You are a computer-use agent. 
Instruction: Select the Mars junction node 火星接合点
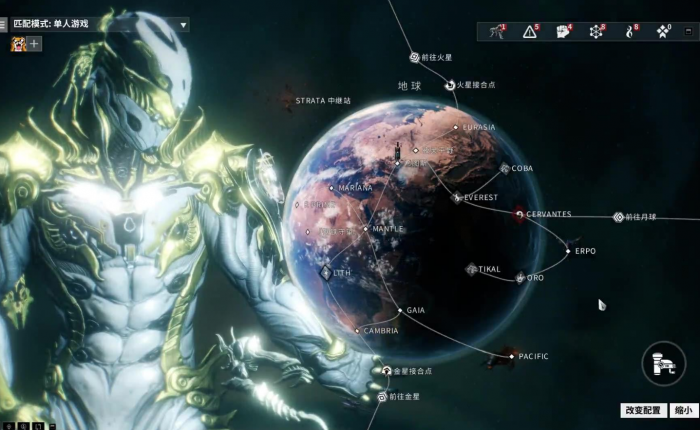pyautogui.click(x=450, y=85)
